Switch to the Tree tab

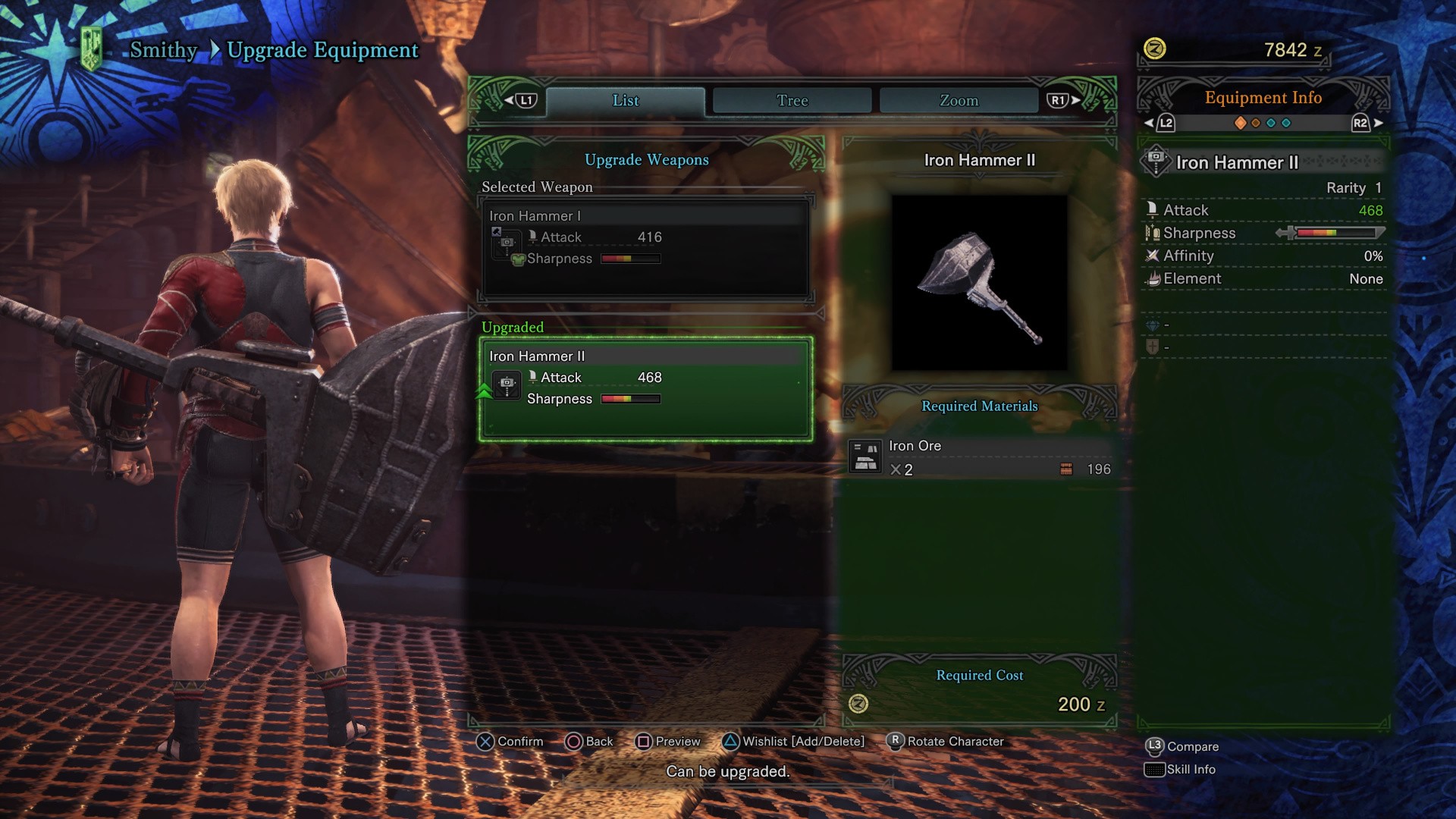(792, 99)
